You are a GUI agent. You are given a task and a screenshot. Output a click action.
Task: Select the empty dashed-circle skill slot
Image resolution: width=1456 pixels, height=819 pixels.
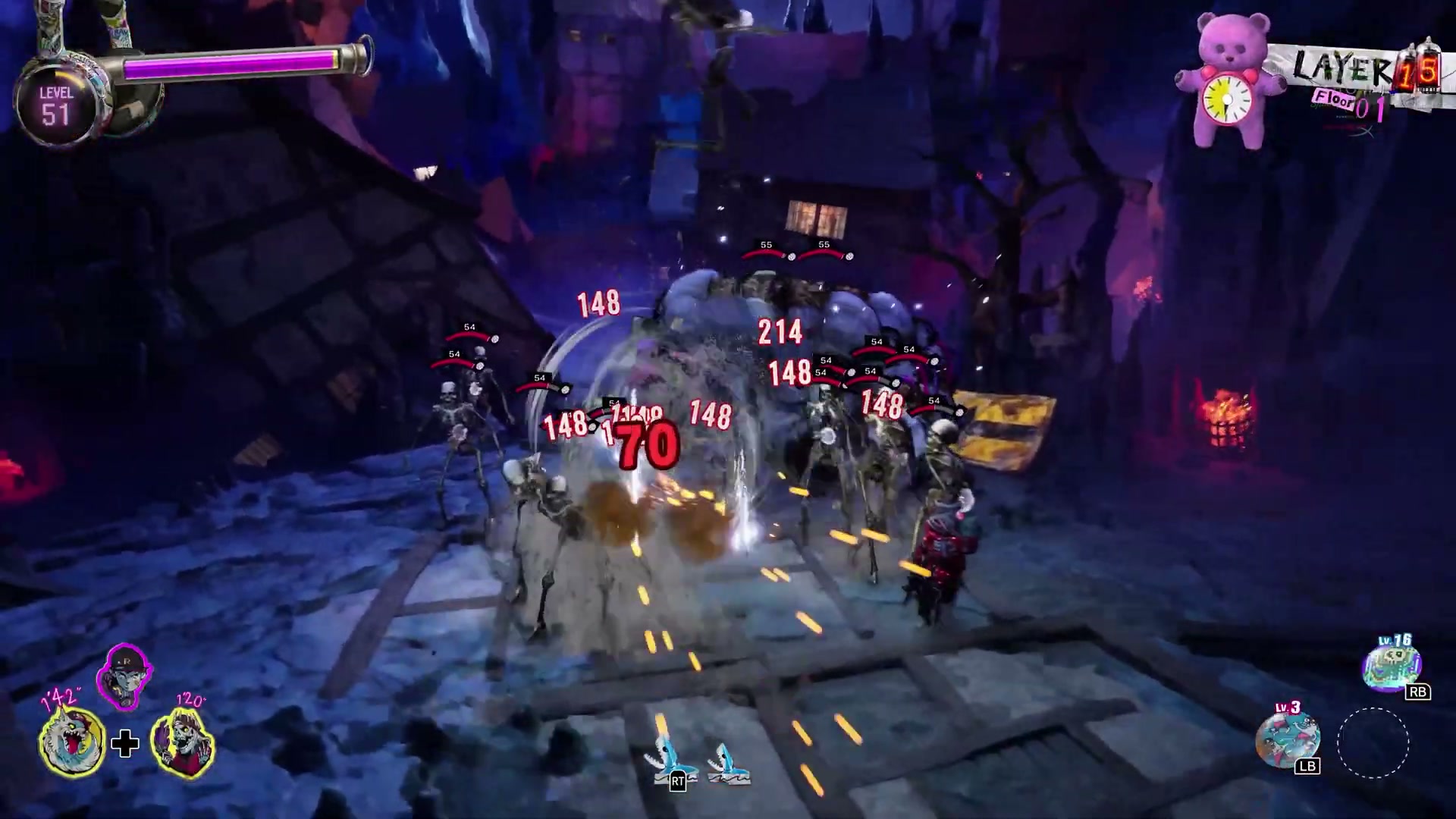tap(1373, 742)
